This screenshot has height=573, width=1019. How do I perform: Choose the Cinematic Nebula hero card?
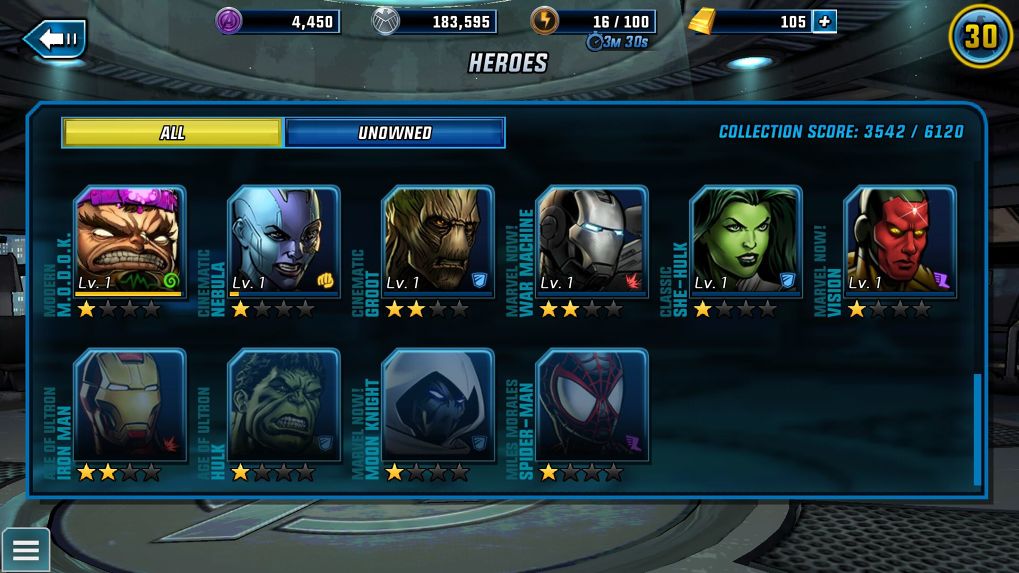(284, 241)
